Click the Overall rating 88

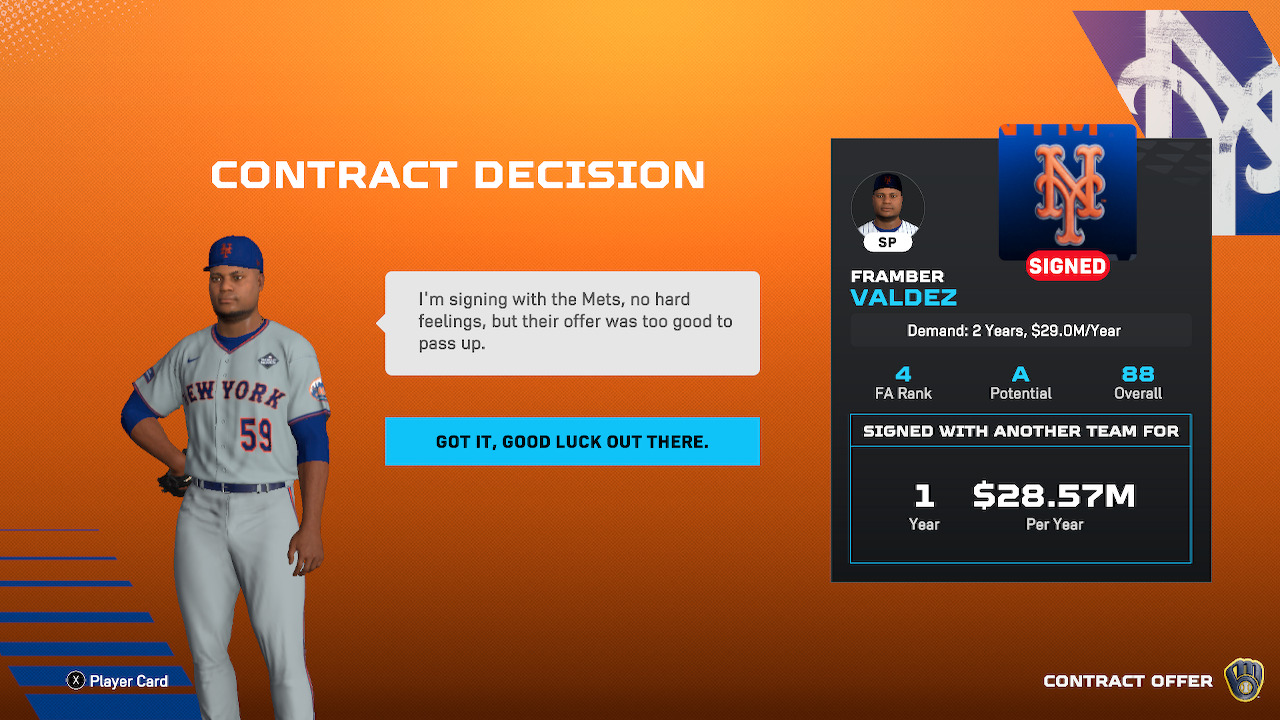[x=1138, y=375]
